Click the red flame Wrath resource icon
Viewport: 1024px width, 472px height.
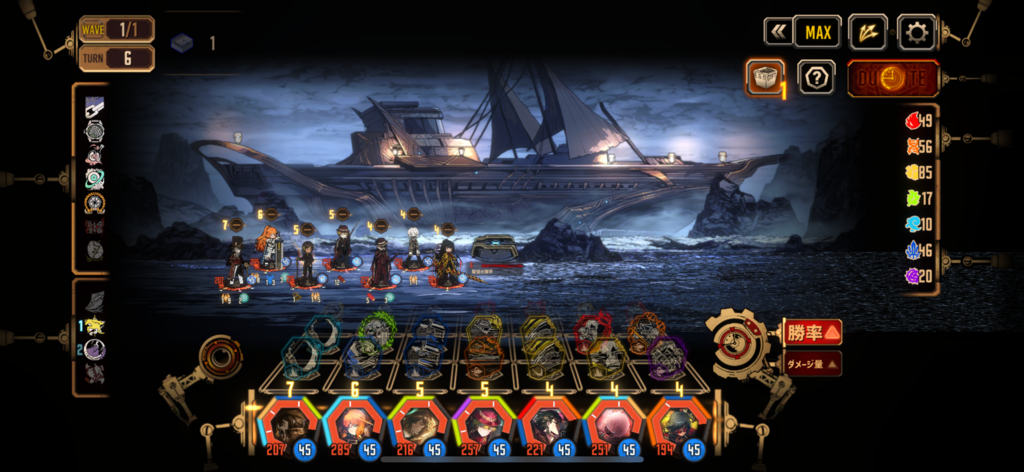912,121
